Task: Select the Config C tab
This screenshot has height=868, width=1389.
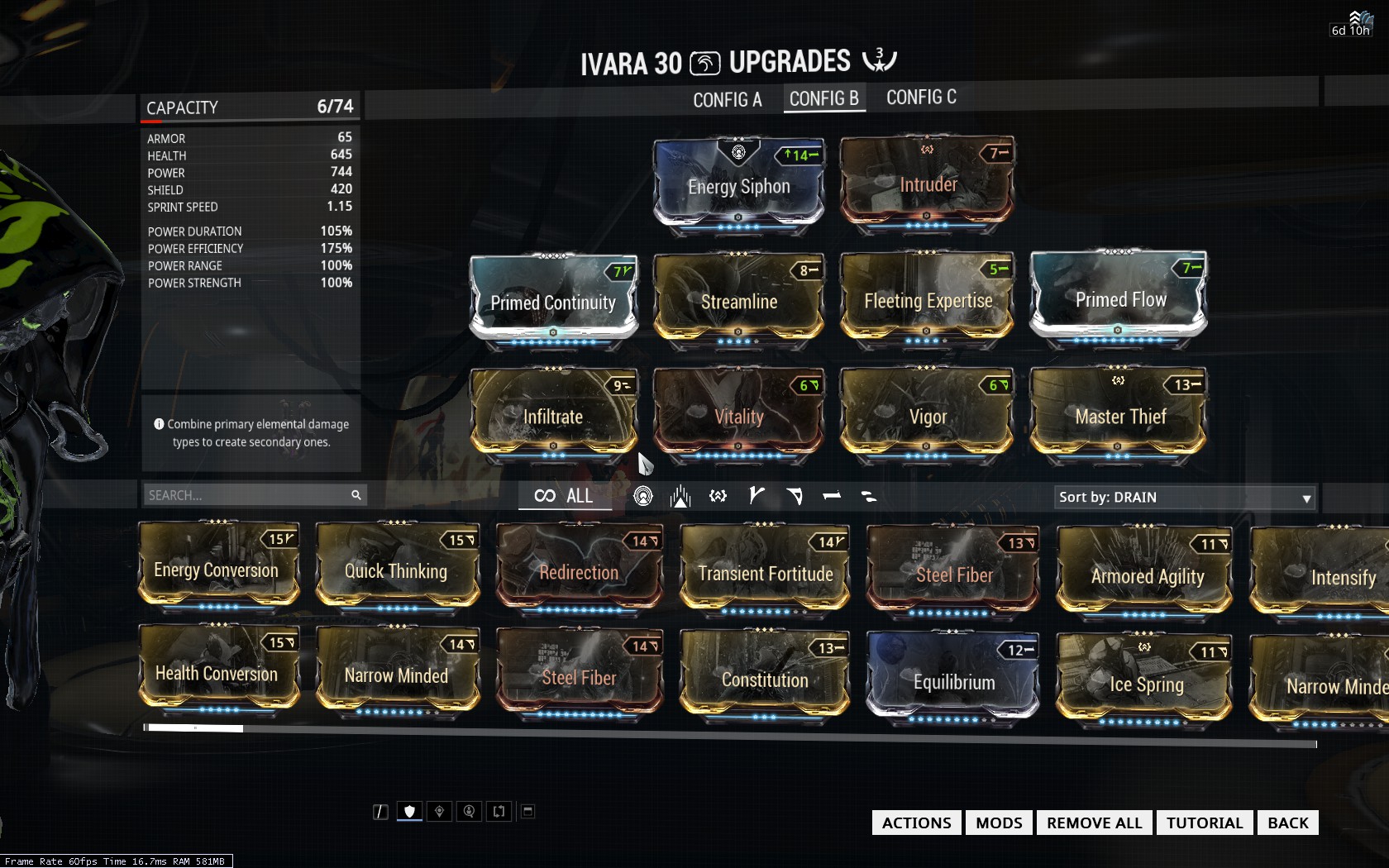Action: point(921,98)
